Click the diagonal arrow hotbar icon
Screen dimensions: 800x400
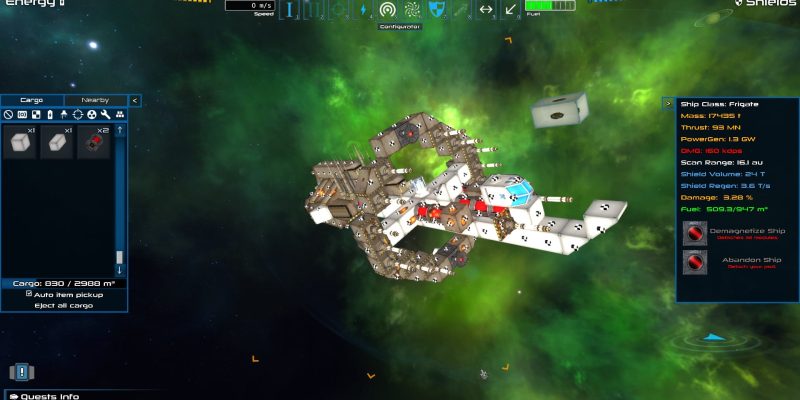click(510, 10)
